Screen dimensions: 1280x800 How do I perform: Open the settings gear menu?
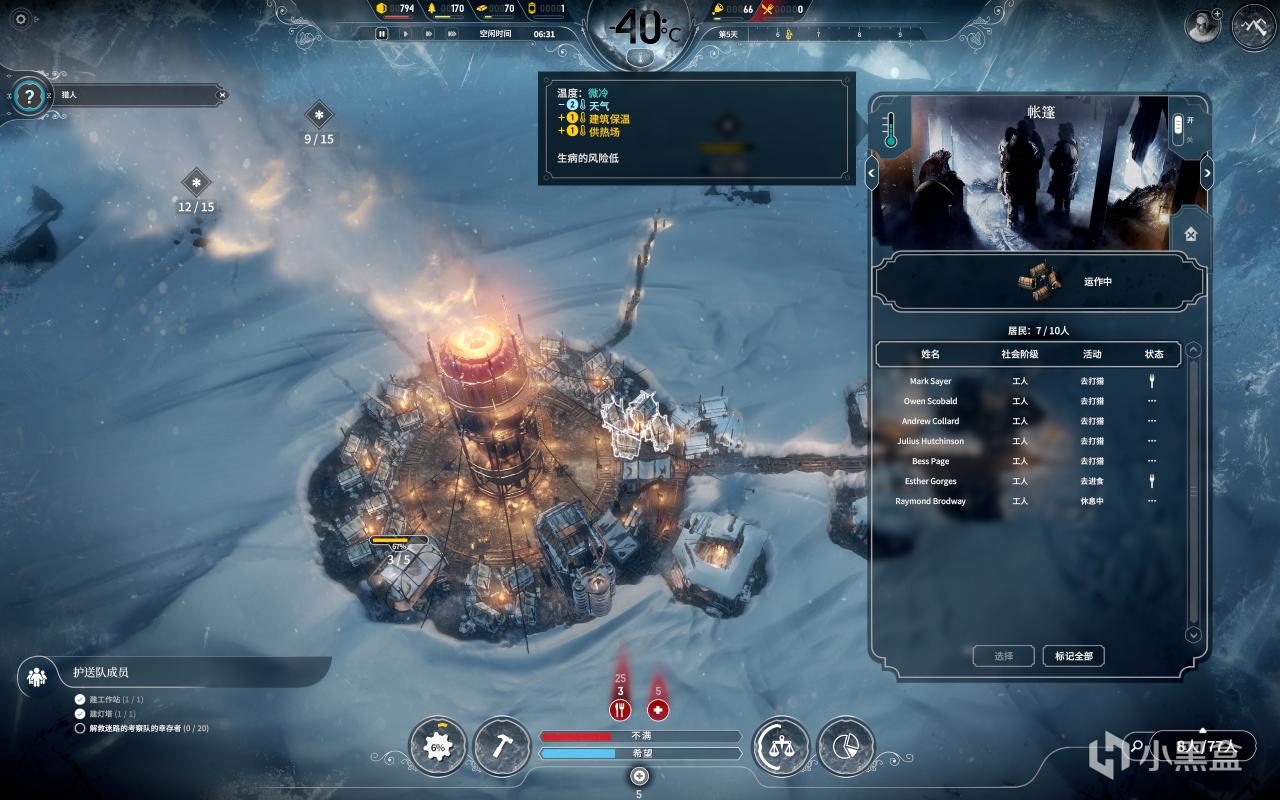click(21, 19)
